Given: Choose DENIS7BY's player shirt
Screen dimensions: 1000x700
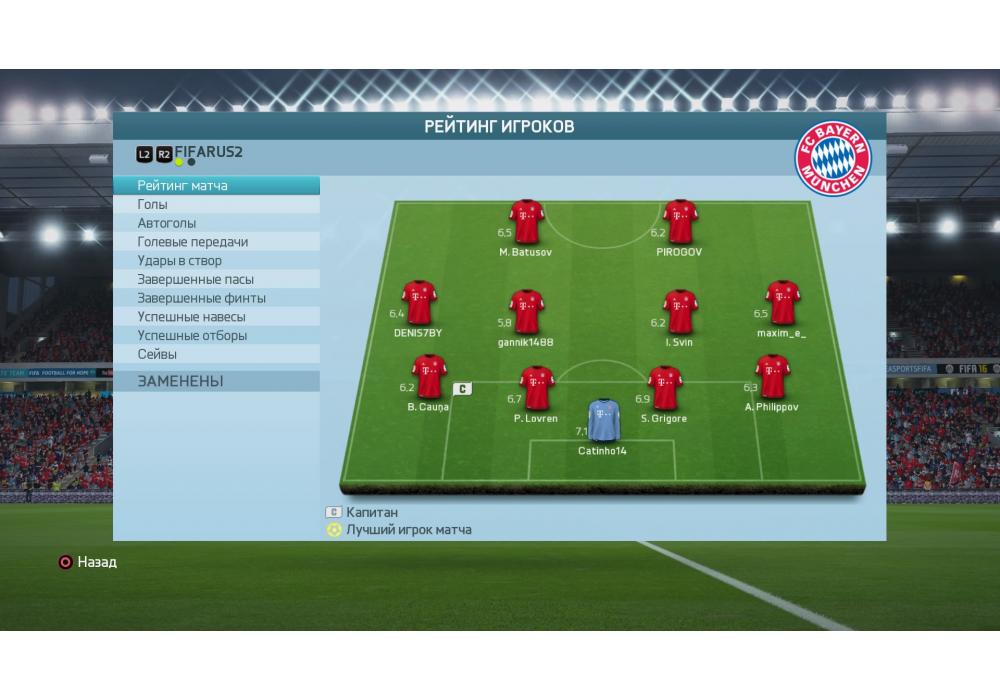Looking at the screenshot, I should point(418,302).
